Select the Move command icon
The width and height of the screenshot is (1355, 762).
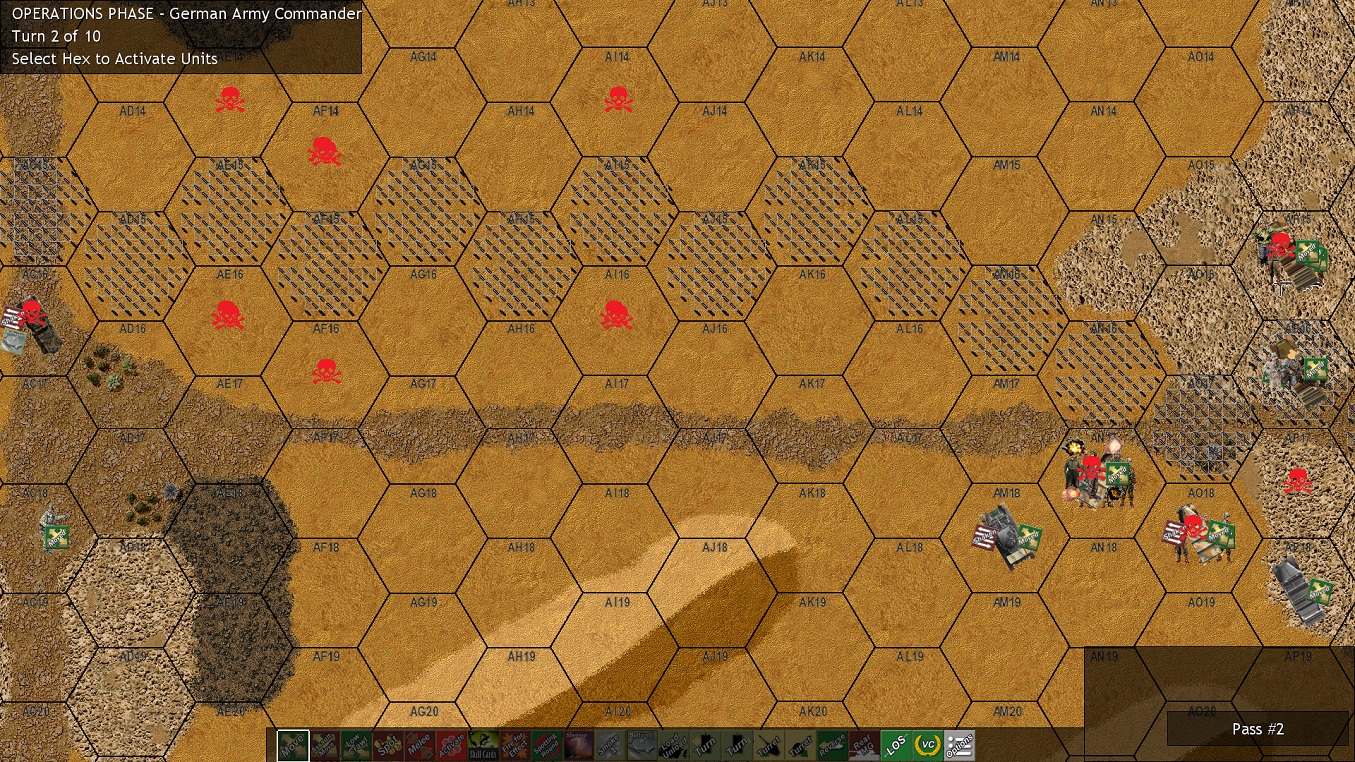[291, 744]
